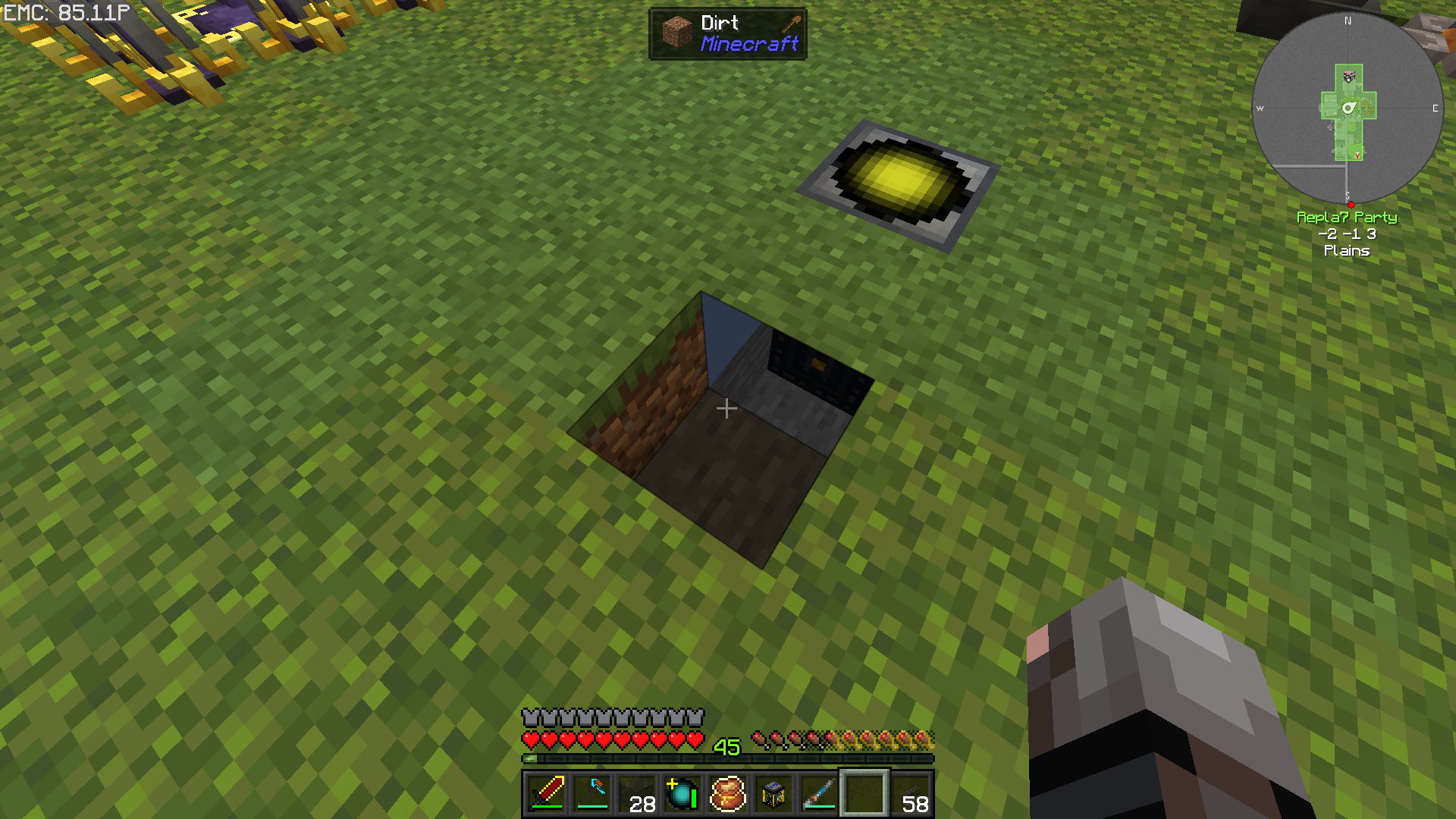The height and width of the screenshot is (819, 1456).
Task: Click the N compass marker on the minimap
Action: pos(1348,21)
